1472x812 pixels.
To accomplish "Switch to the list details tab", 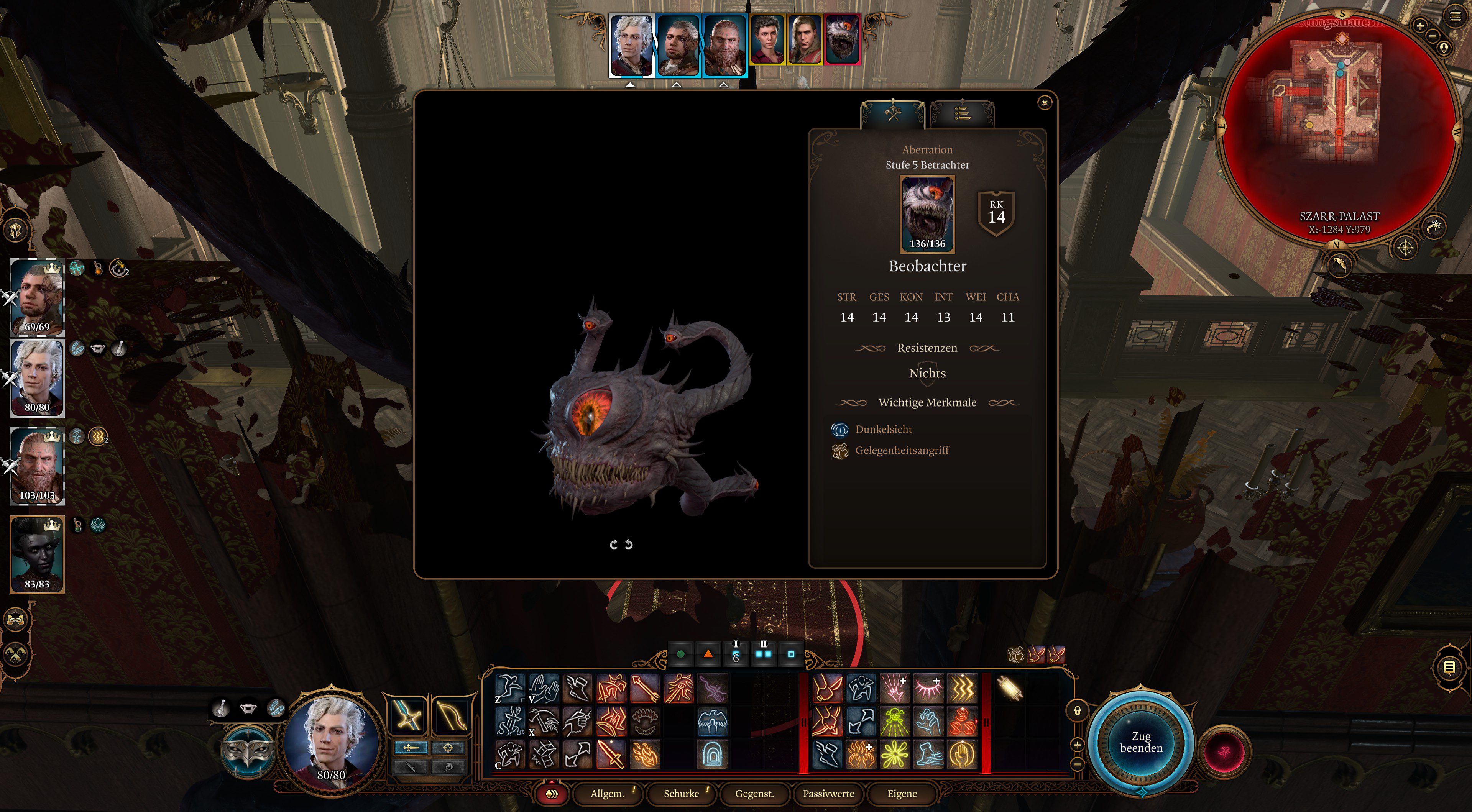I will click(x=962, y=114).
